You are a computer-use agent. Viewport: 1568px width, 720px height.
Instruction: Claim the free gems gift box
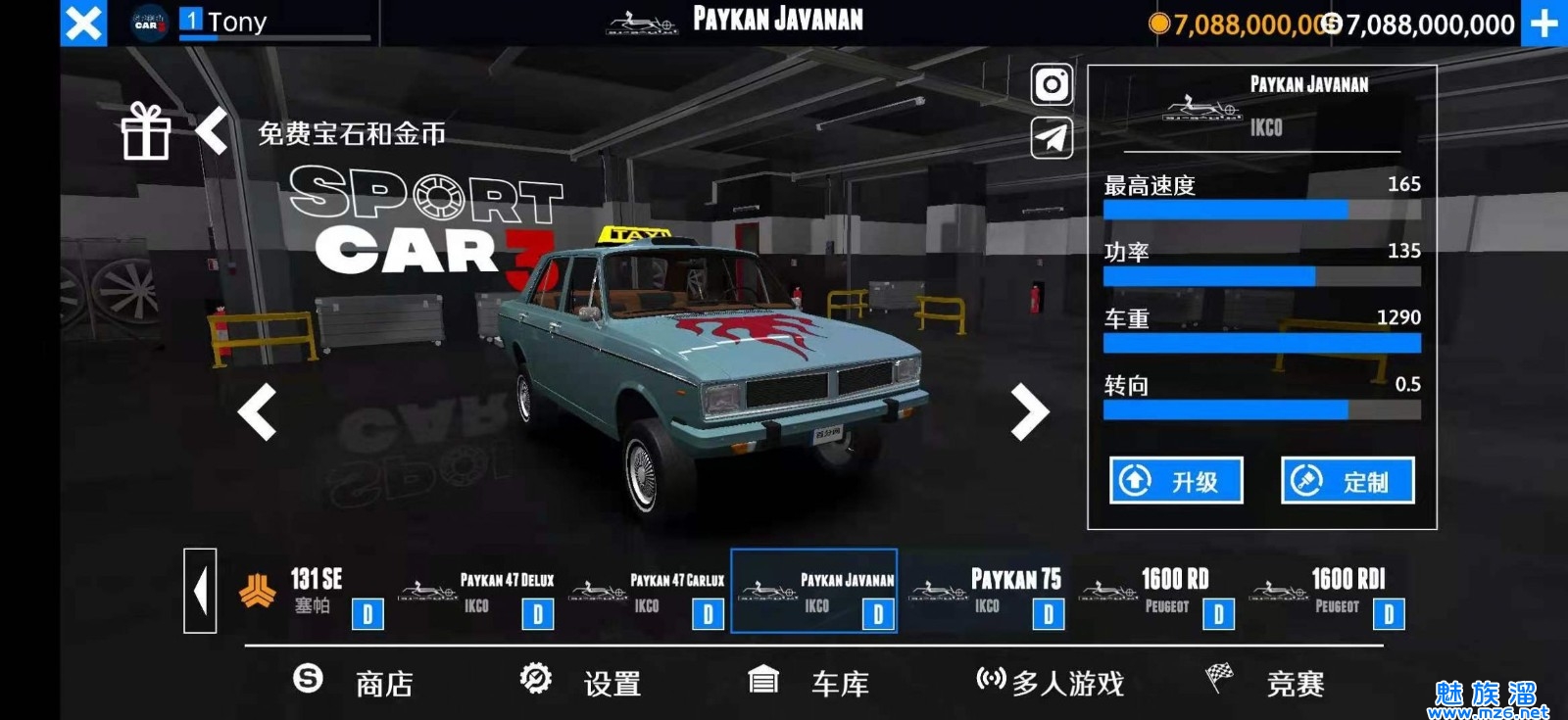click(146, 132)
